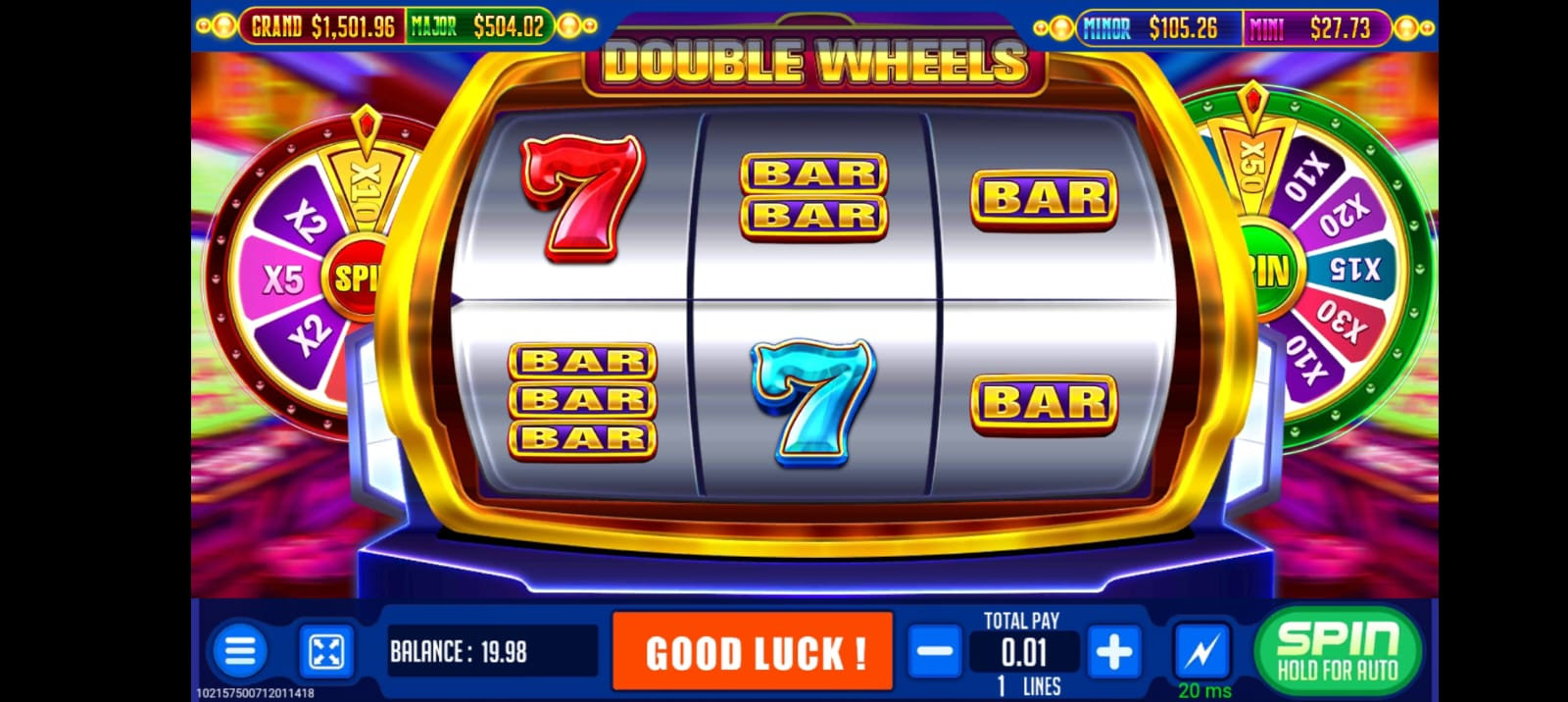Increase bet with the plus button
Image resolution: width=1568 pixels, height=702 pixels.
tap(1113, 651)
